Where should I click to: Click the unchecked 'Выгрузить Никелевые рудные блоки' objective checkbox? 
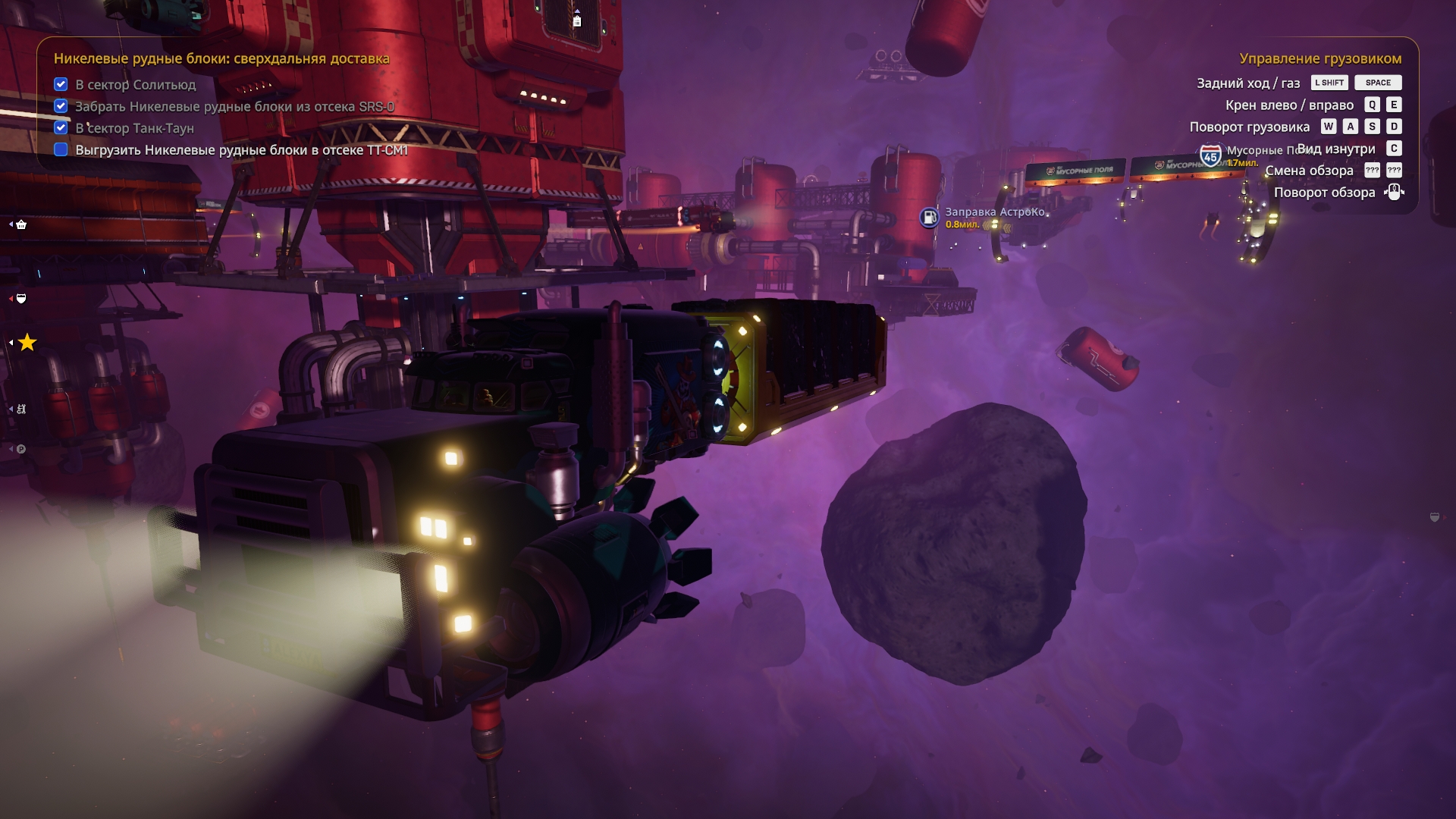click(61, 149)
